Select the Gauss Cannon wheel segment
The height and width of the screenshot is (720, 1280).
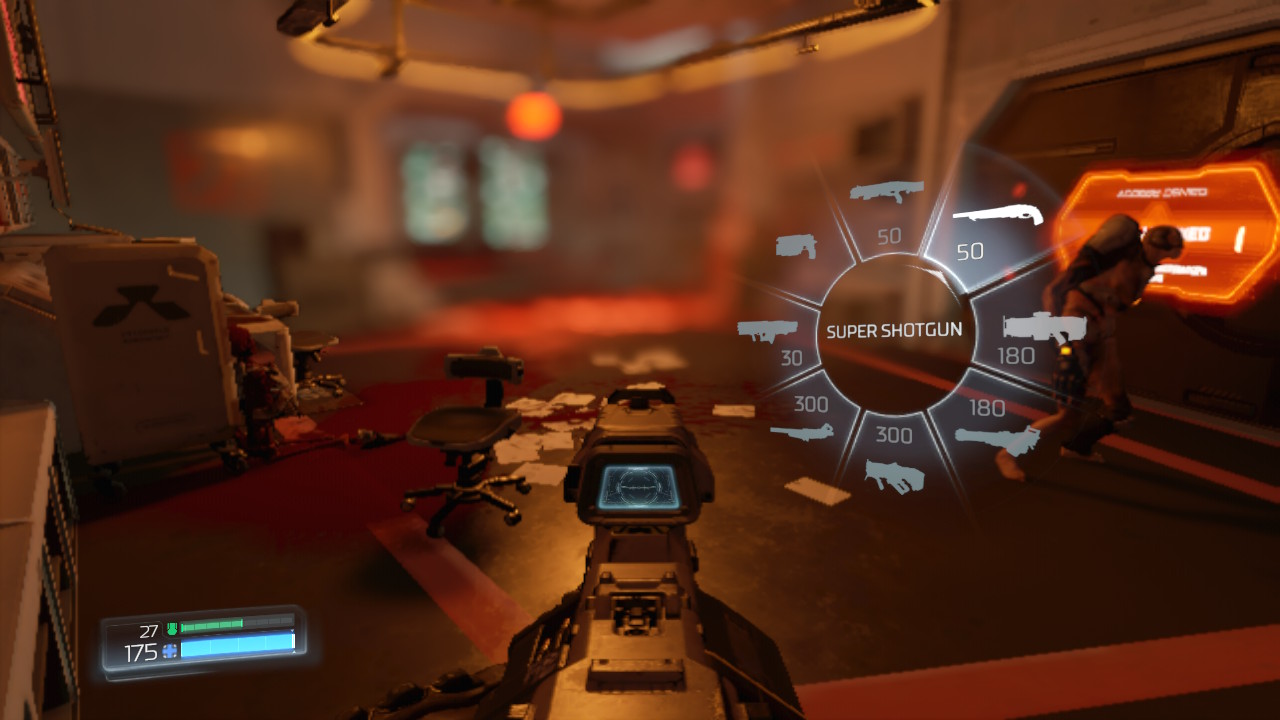(x=805, y=420)
